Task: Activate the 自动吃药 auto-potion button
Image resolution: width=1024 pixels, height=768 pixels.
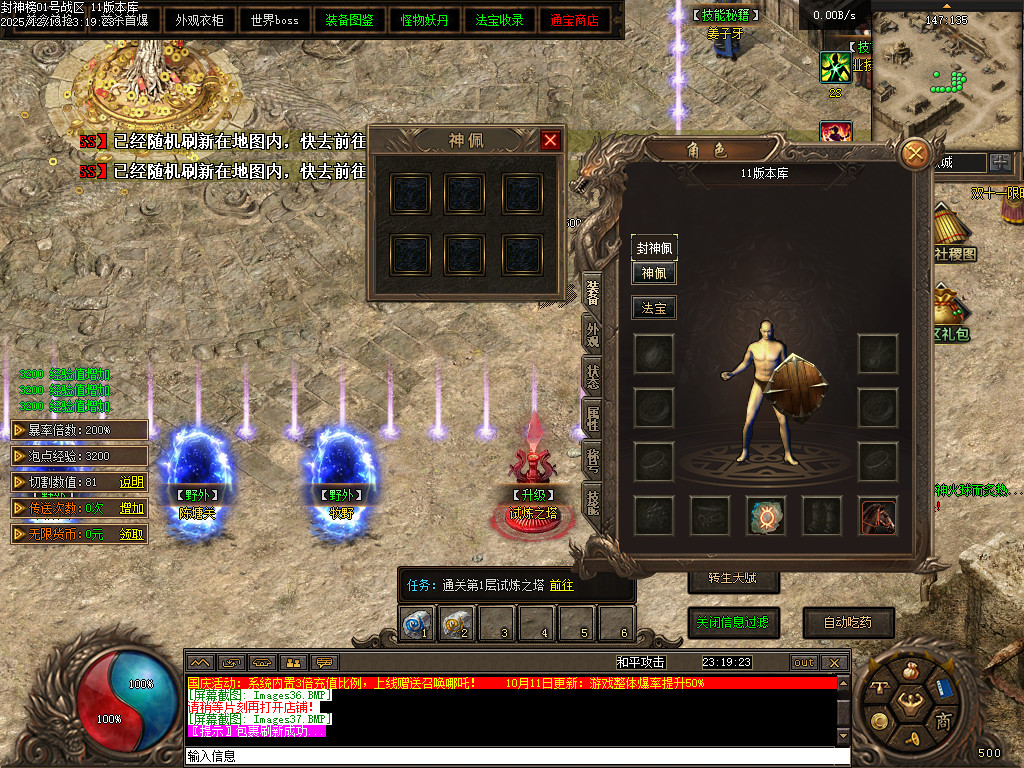Action: (847, 622)
